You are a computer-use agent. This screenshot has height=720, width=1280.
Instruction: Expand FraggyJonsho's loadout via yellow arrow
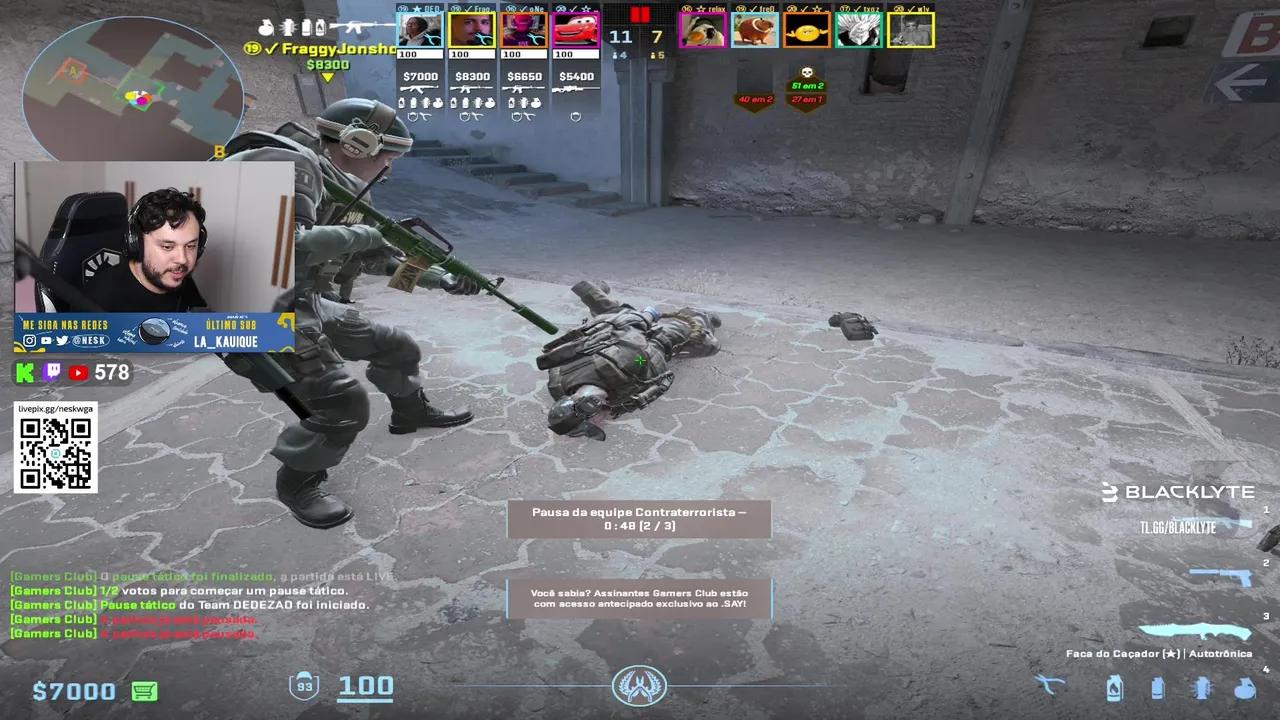[x=327, y=75]
